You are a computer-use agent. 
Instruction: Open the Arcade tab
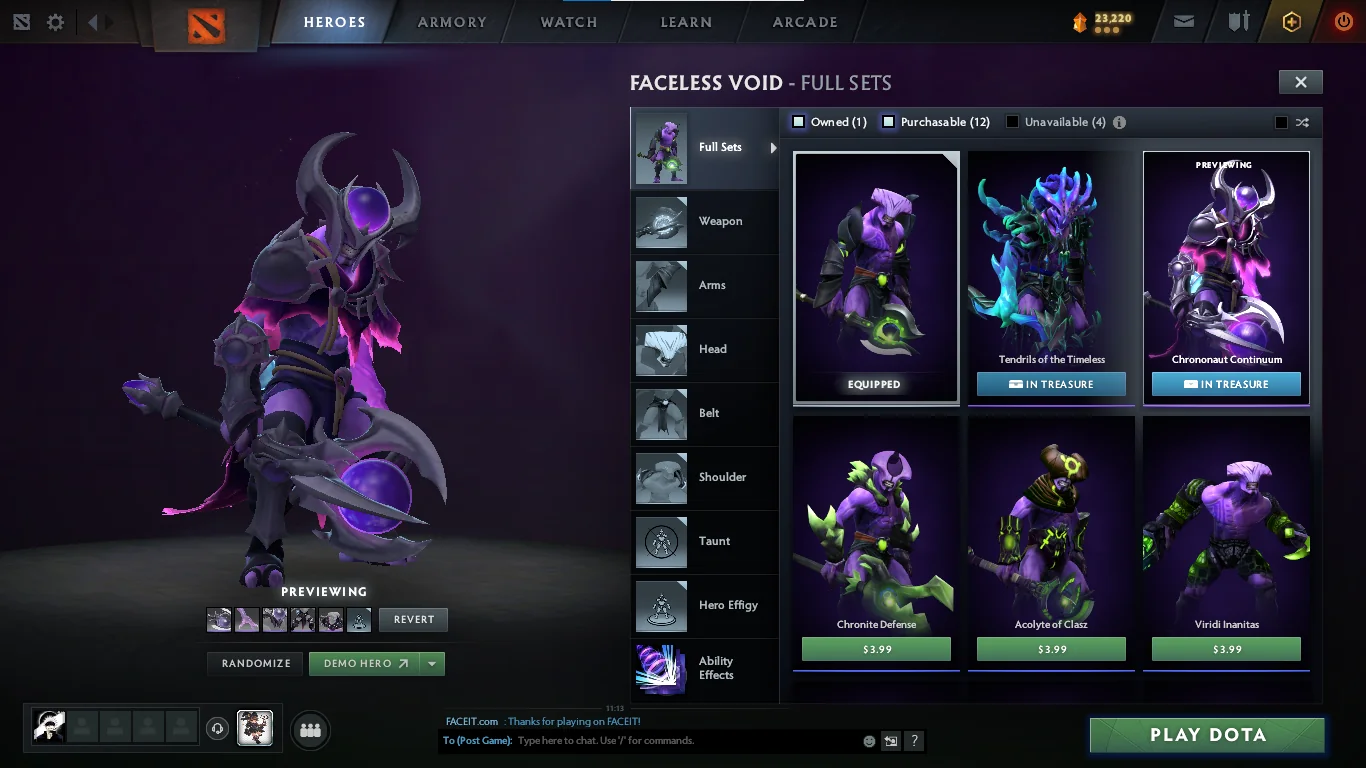click(805, 22)
